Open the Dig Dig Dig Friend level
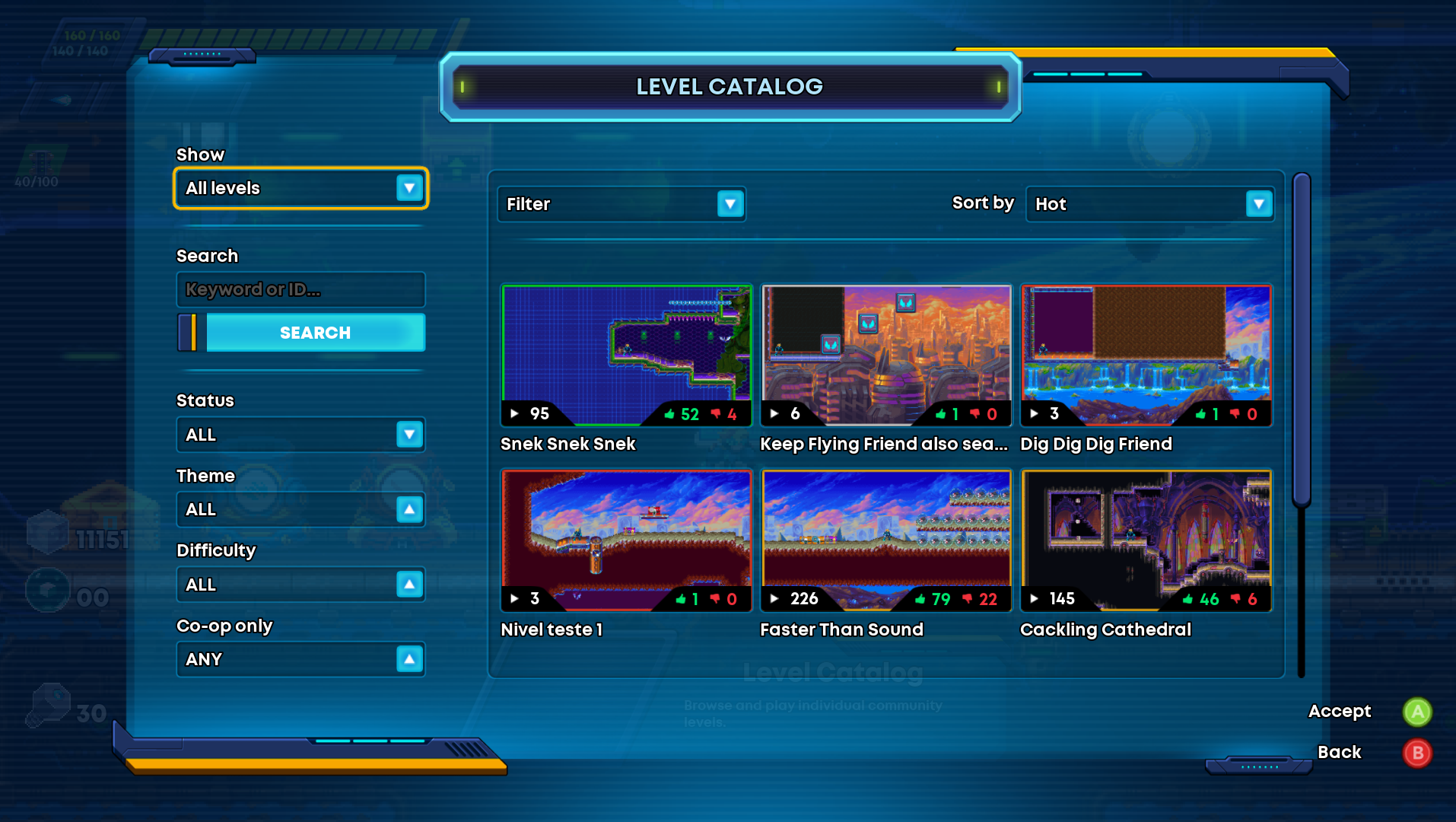 (1146, 355)
